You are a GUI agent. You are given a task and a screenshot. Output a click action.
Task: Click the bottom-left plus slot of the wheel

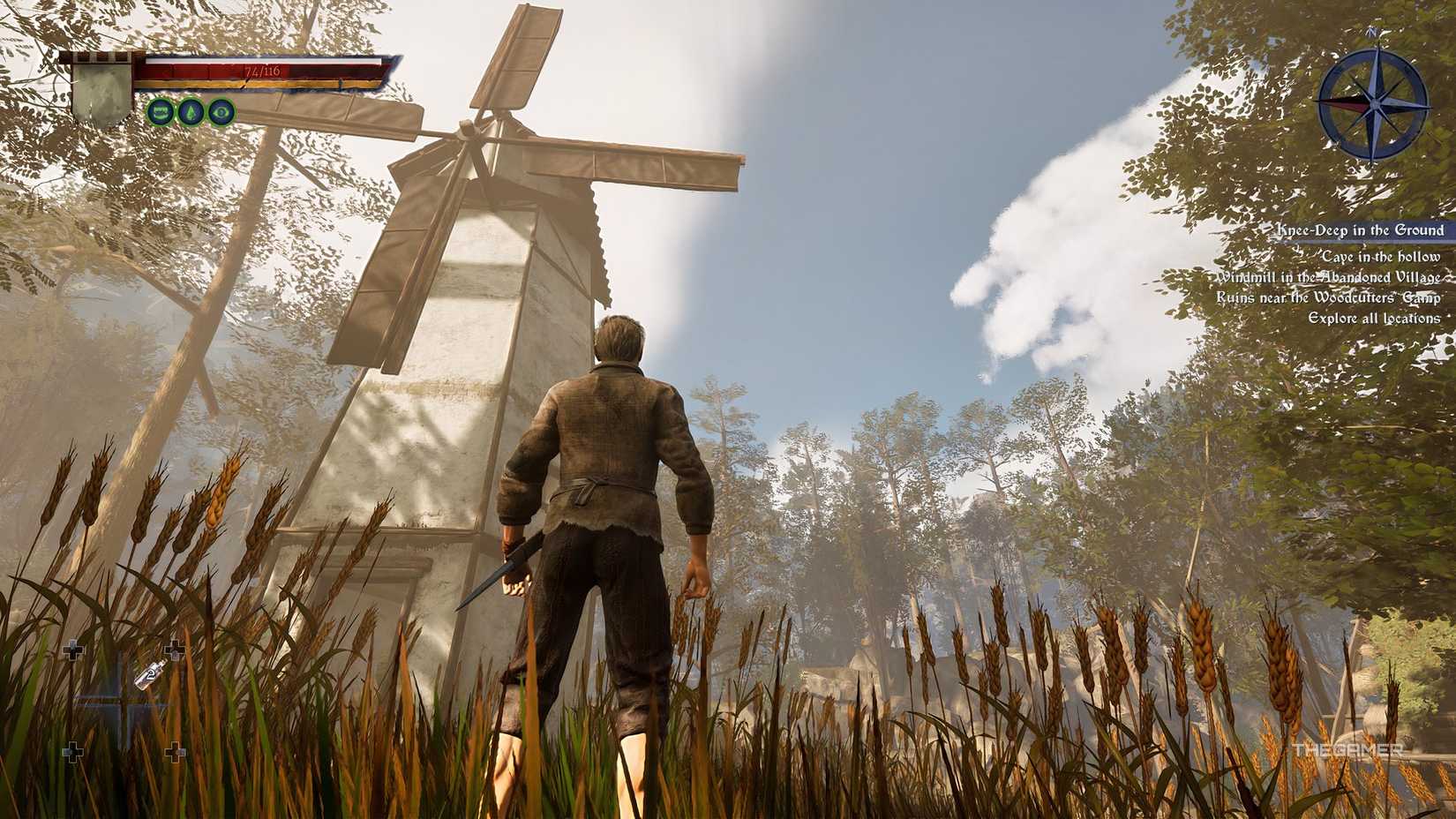tap(73, 750)
